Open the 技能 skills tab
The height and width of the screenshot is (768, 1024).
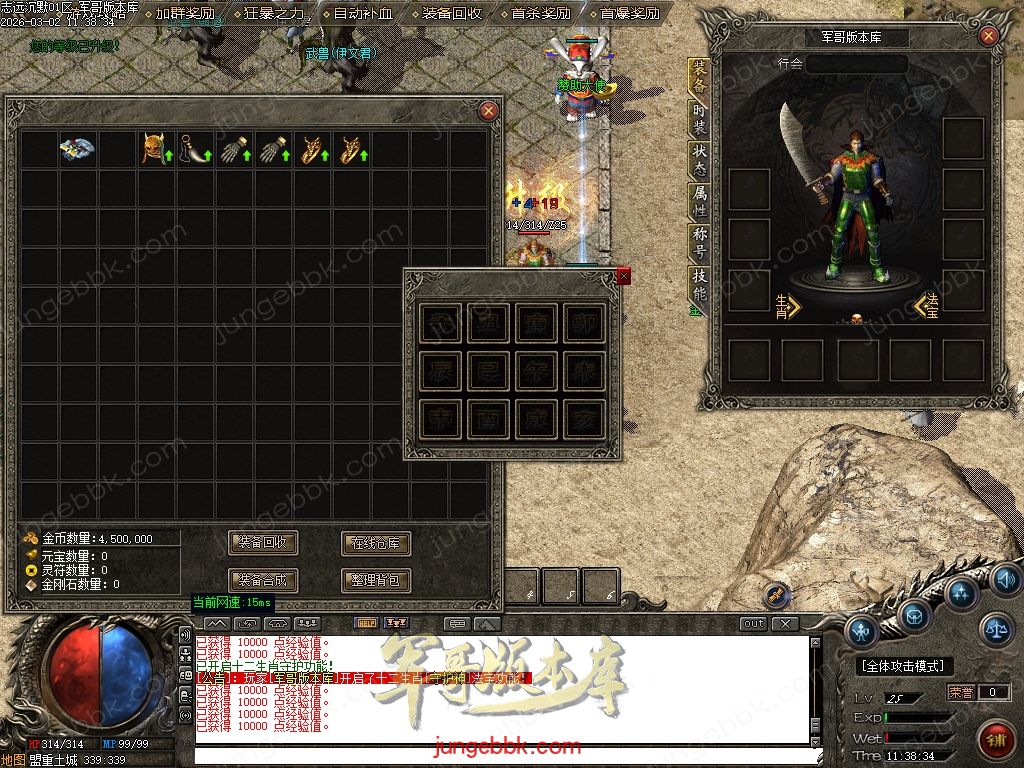tap(699, 286)
